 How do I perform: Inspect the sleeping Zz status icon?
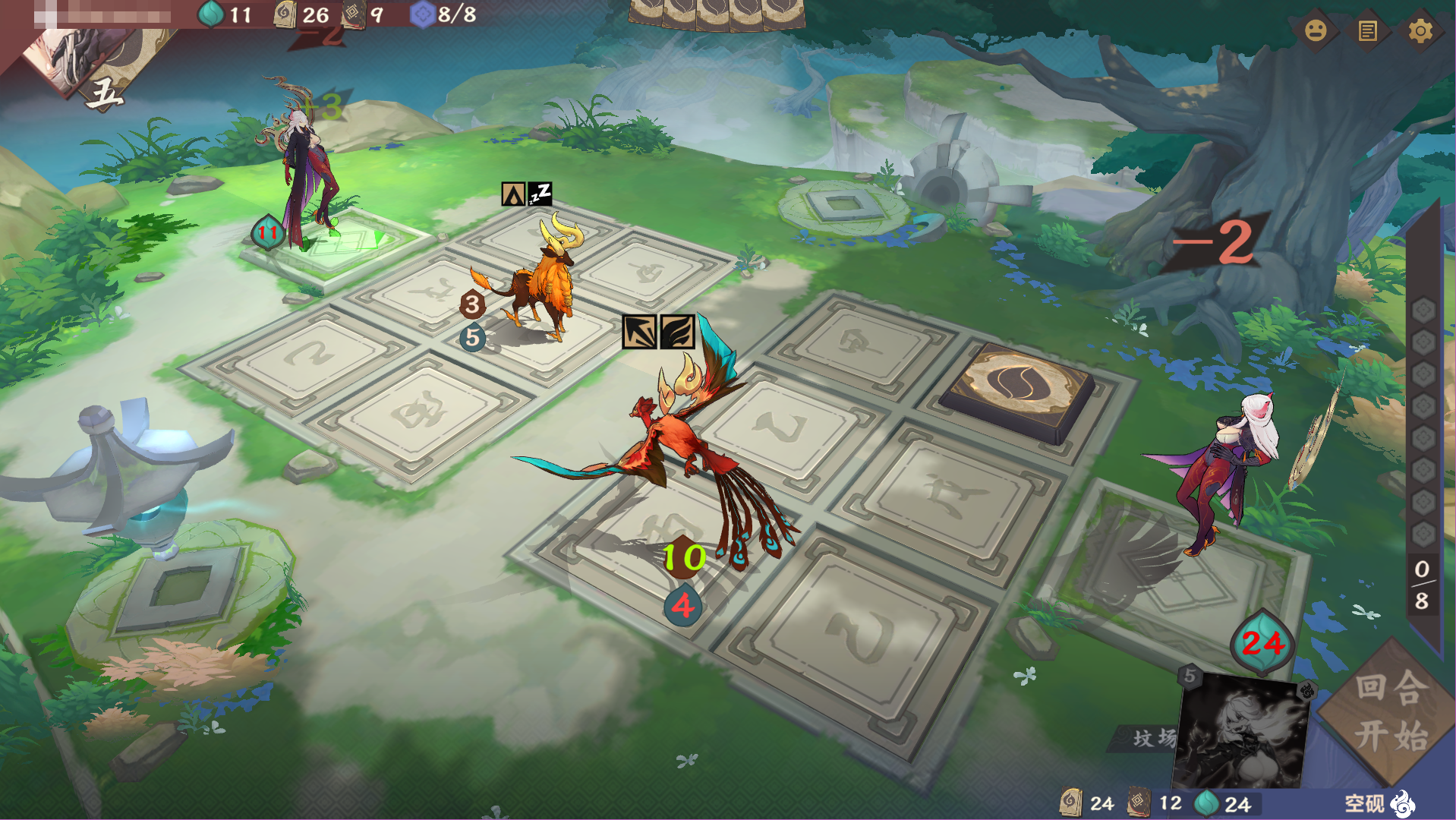pyautogui.click(x=540, y=194)
